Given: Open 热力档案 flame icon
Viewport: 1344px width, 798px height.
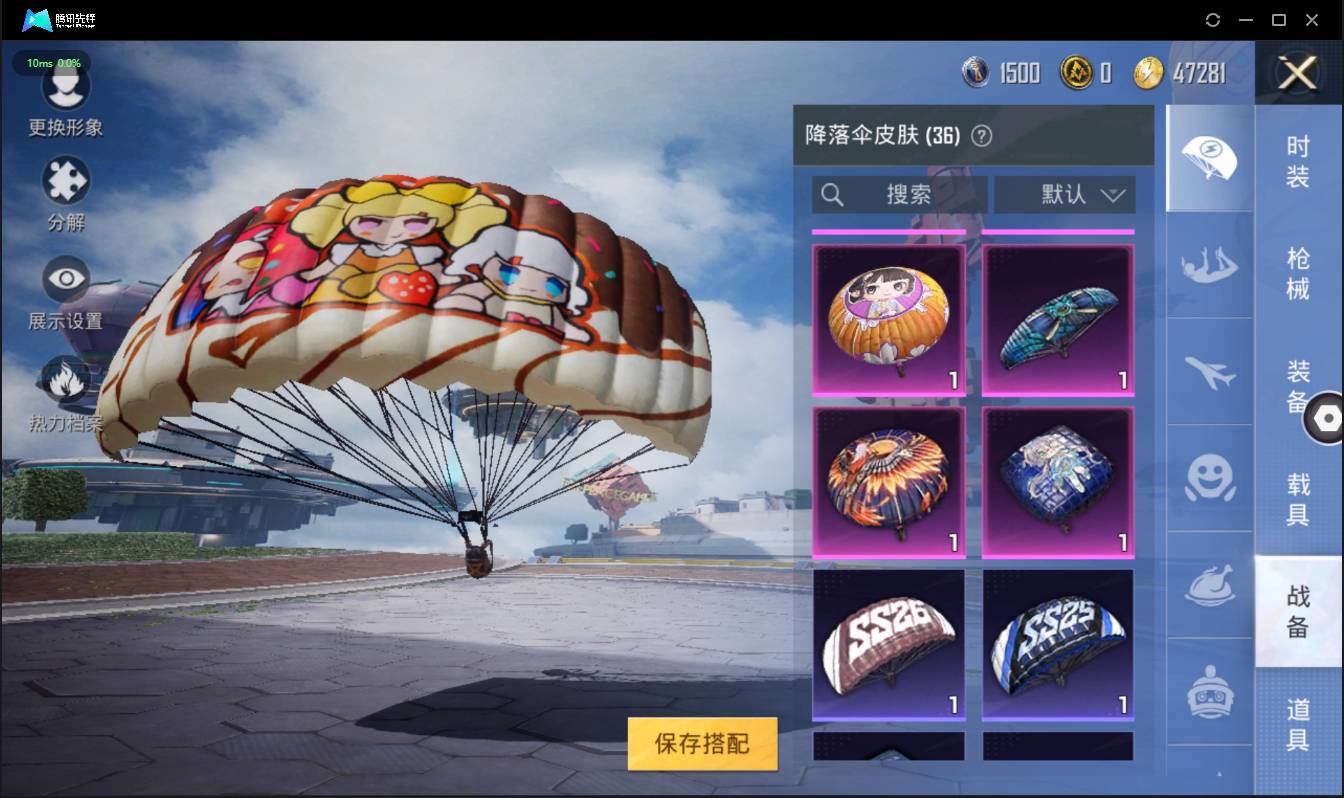Looking at the screenshot, I should [x=64, y=380].
